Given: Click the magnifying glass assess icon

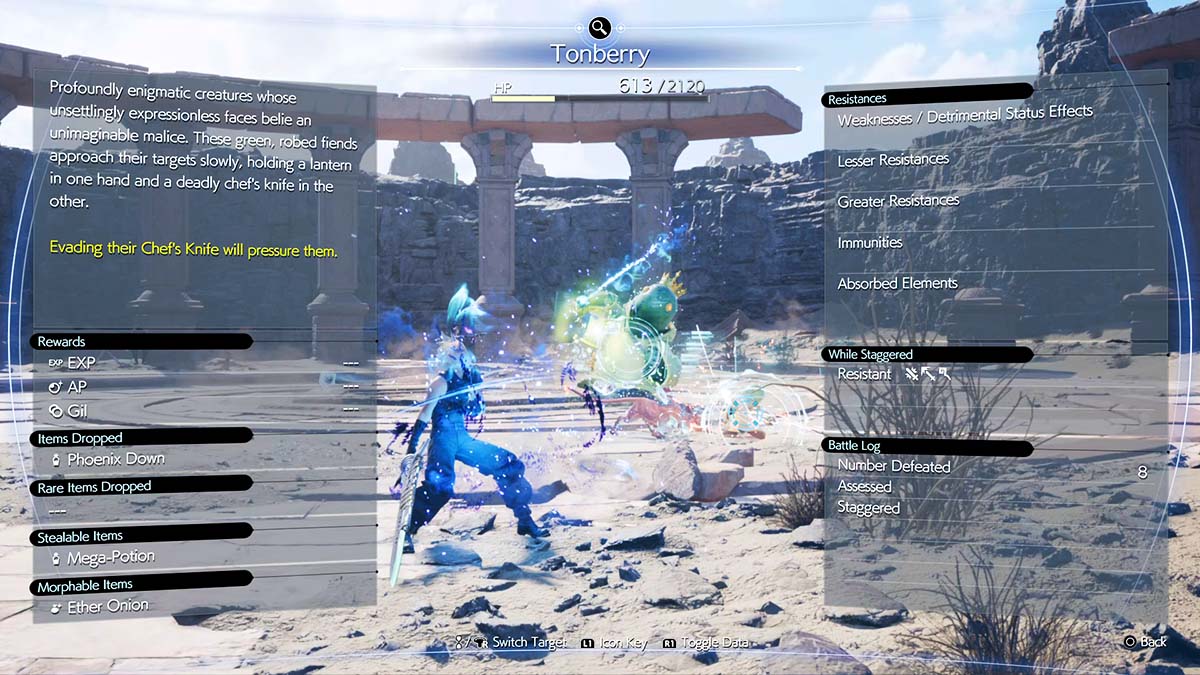Looking at the screenshot, I should point(599,28).
